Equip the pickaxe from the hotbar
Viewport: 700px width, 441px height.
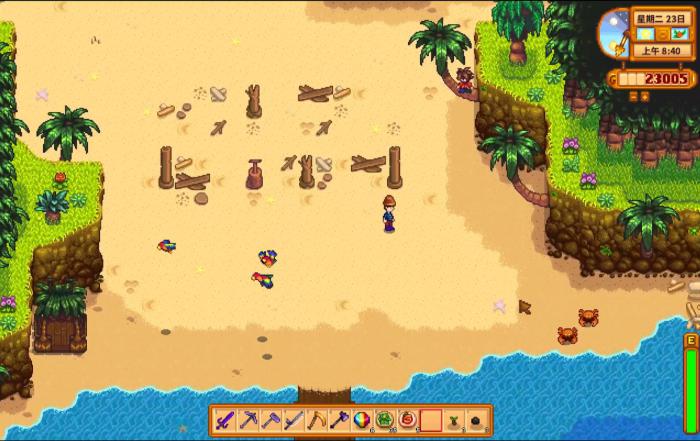(250, 420)
